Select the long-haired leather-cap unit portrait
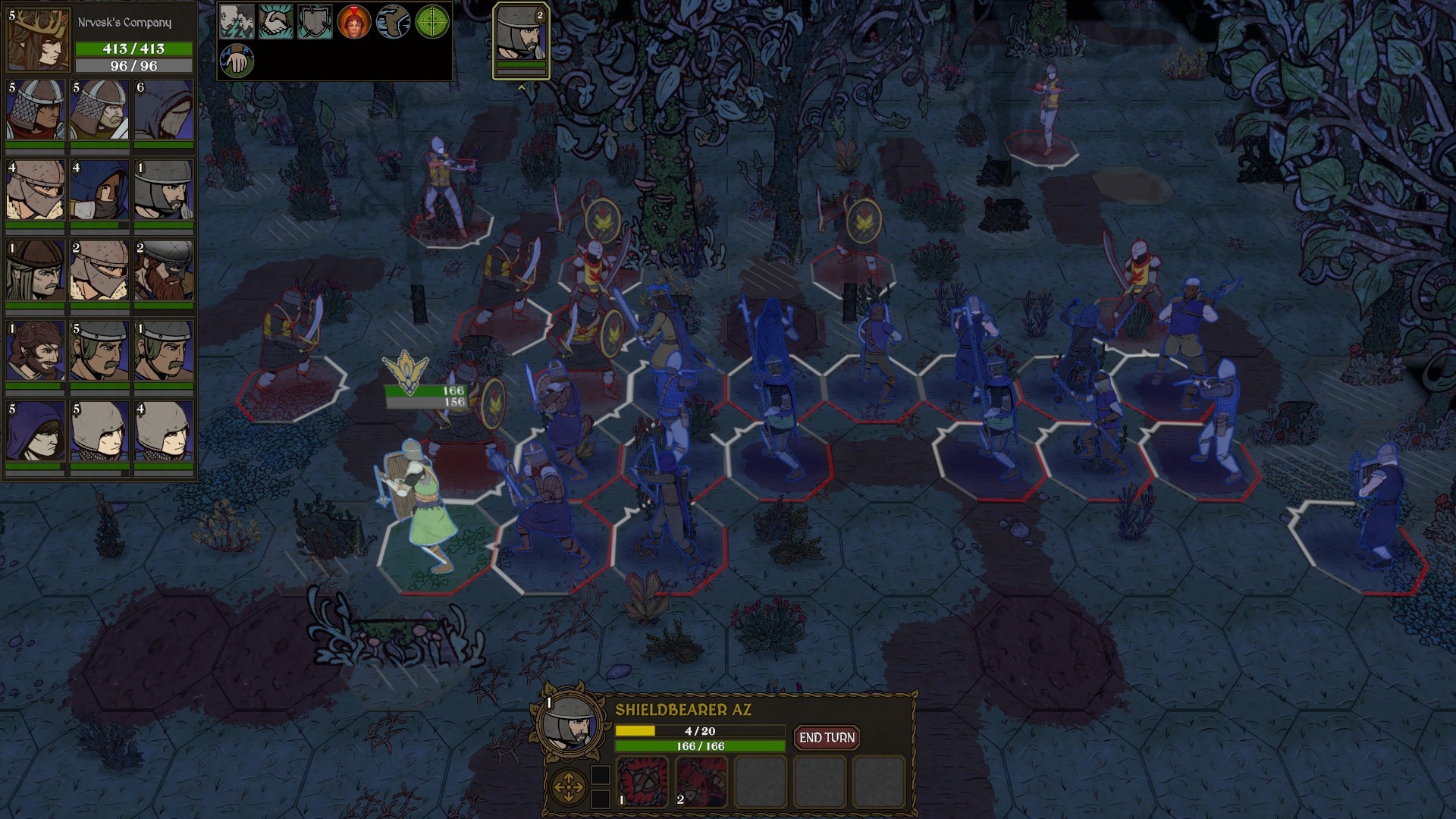 [36, 270]
